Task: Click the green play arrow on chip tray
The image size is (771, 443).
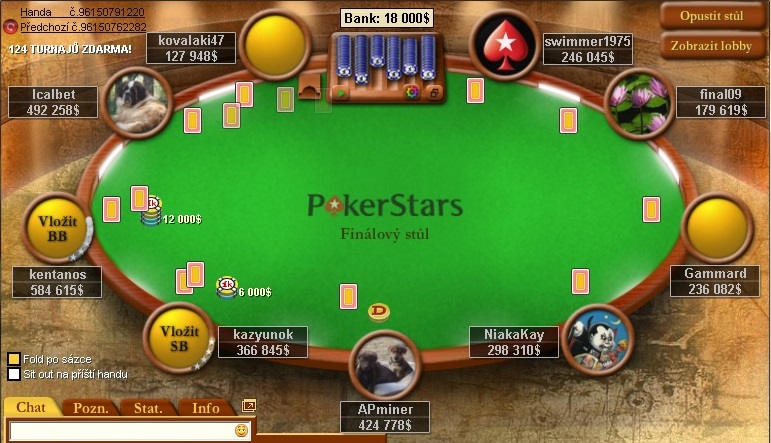Action: 340,93
